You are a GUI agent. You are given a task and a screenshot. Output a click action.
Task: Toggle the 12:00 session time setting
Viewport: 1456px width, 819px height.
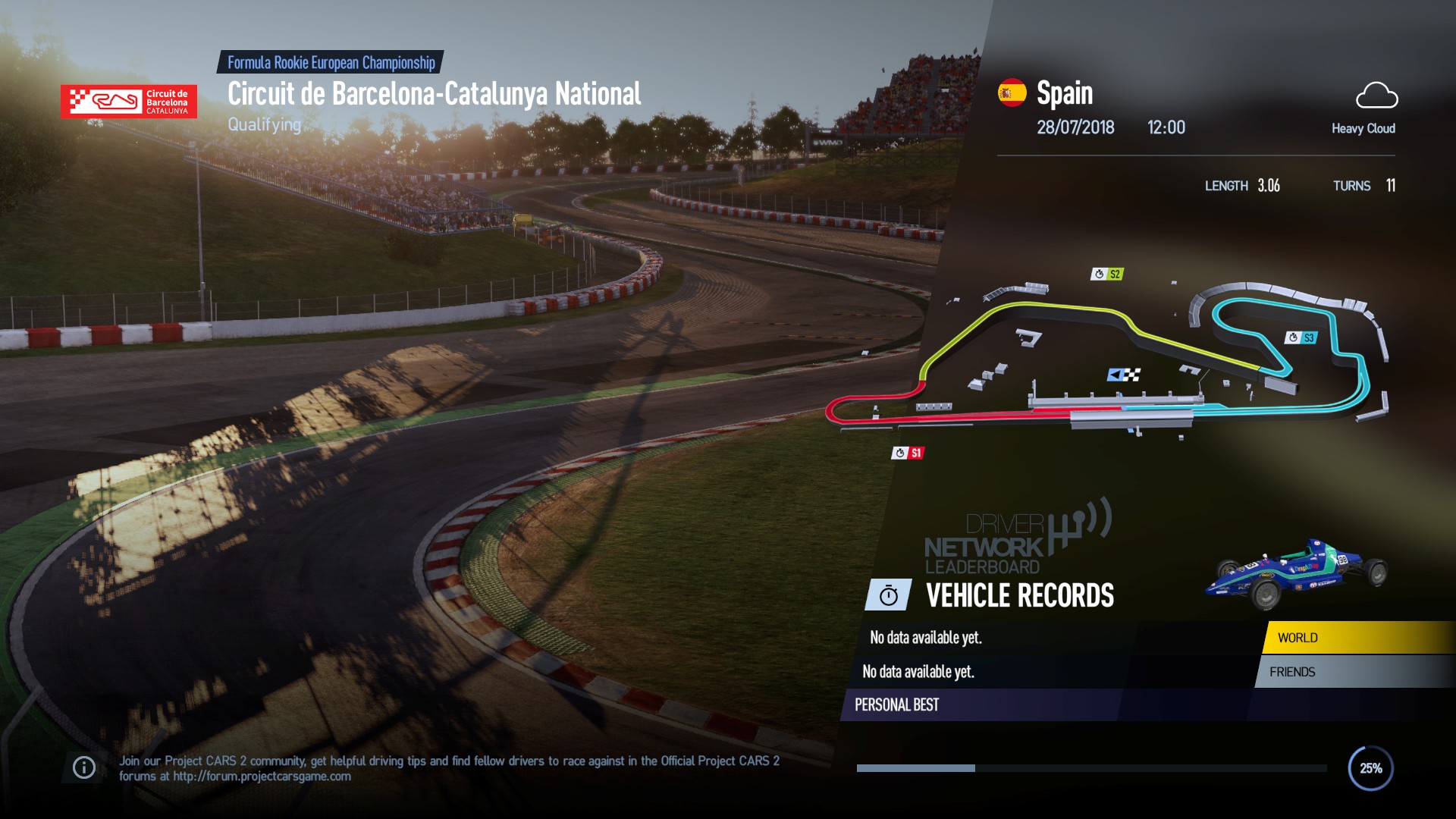(1166, 127)
